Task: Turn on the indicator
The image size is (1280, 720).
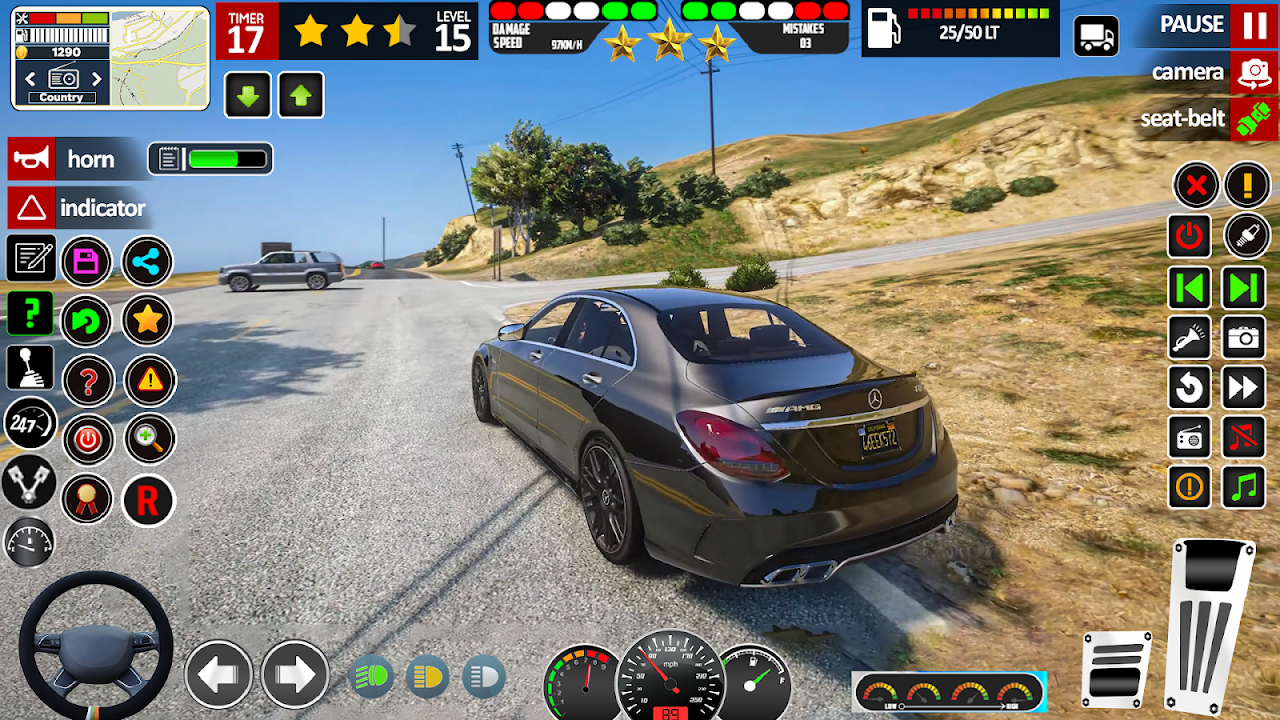Action: pyautogui.click(x=31, y=208)
